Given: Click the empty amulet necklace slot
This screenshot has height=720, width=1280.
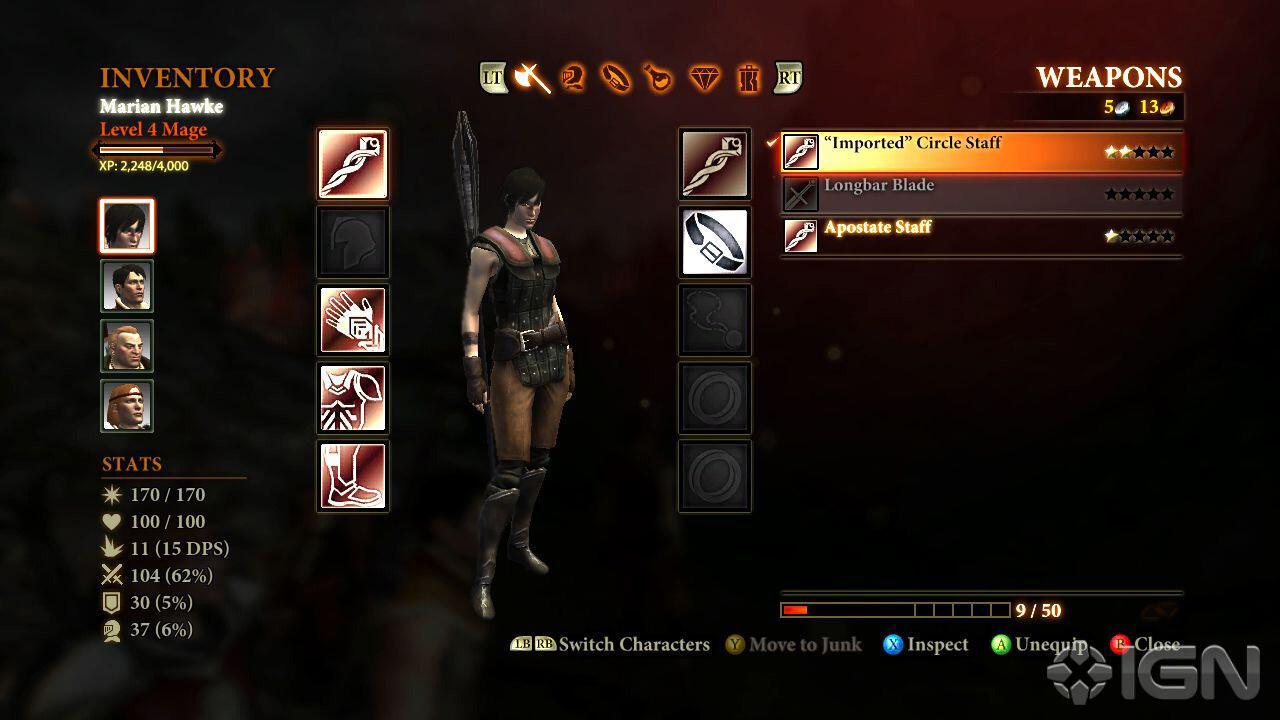Looking at the screenshot, I should pyautogui.click(x=715, y=320).
